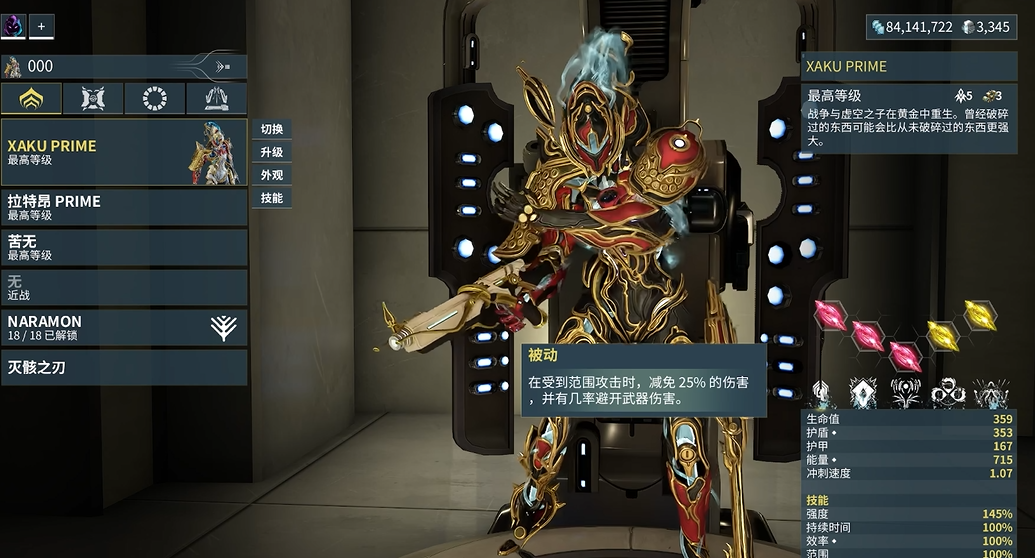Open the 外观 appearance menu
Image resolution: width=1035 pixels, height=558 pixels.
click(271, 175)
